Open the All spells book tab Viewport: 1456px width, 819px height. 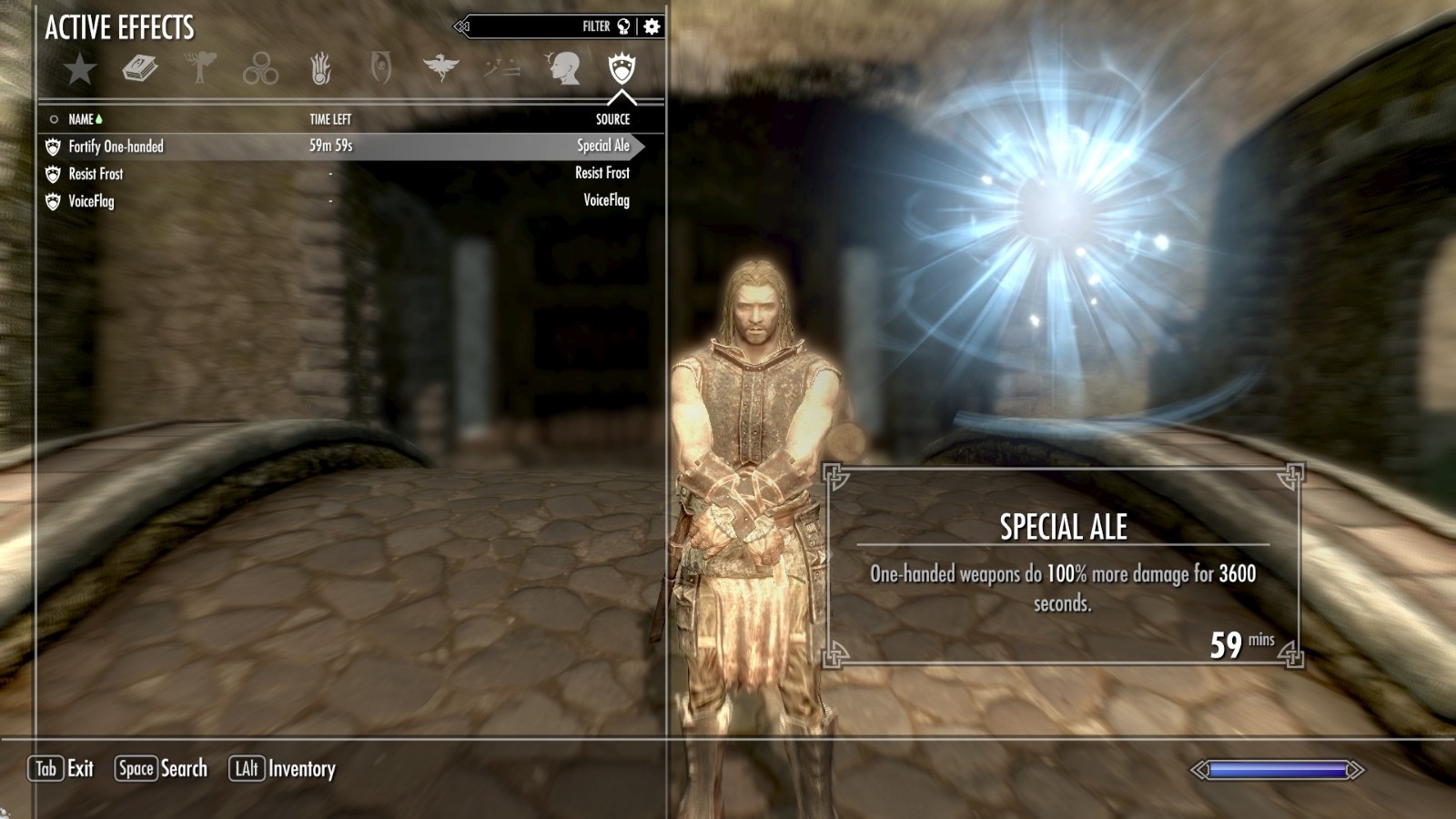(140, 69)
